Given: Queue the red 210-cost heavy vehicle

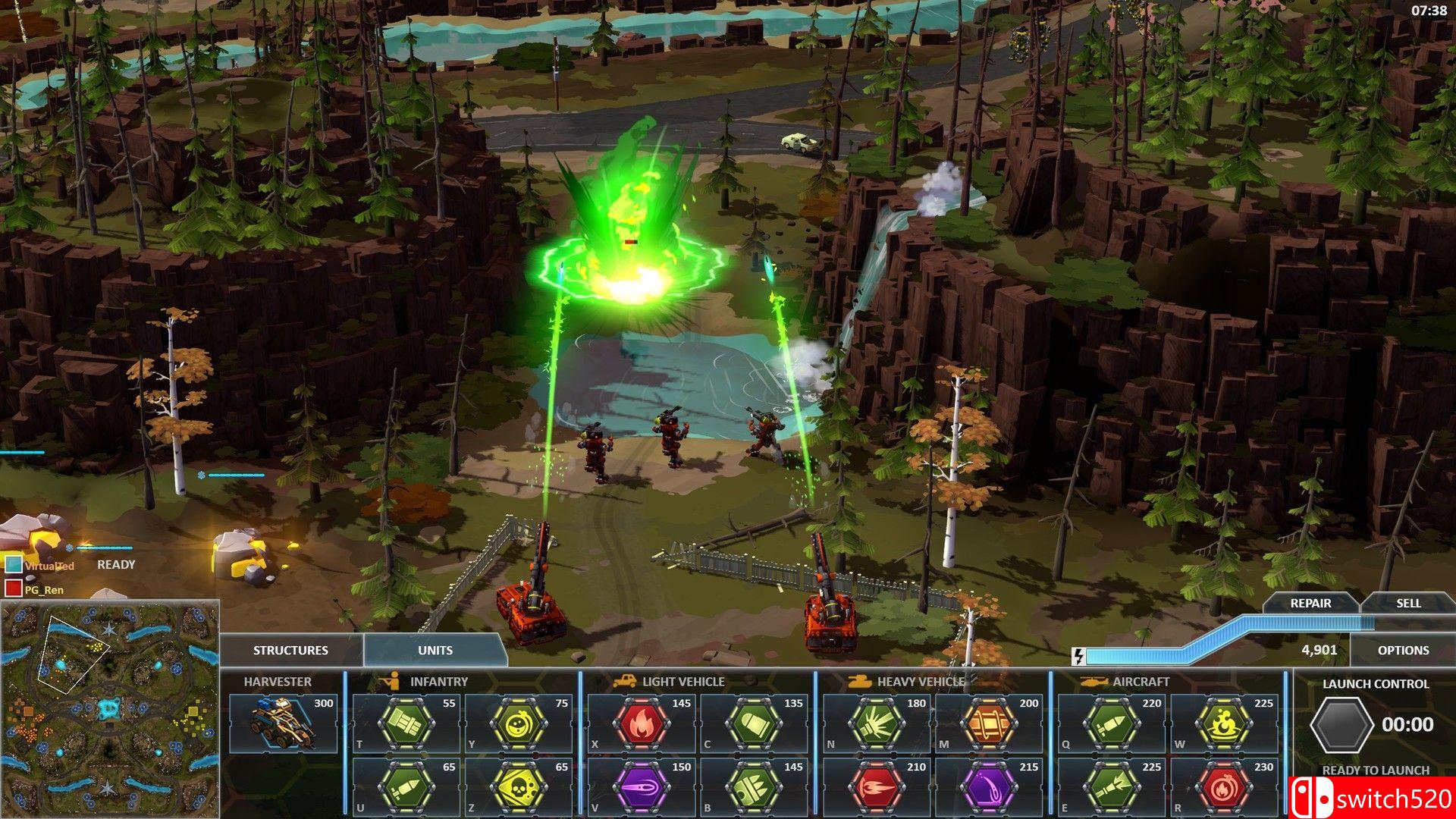Looking at the screenshot, I should (x=877, y=787).
